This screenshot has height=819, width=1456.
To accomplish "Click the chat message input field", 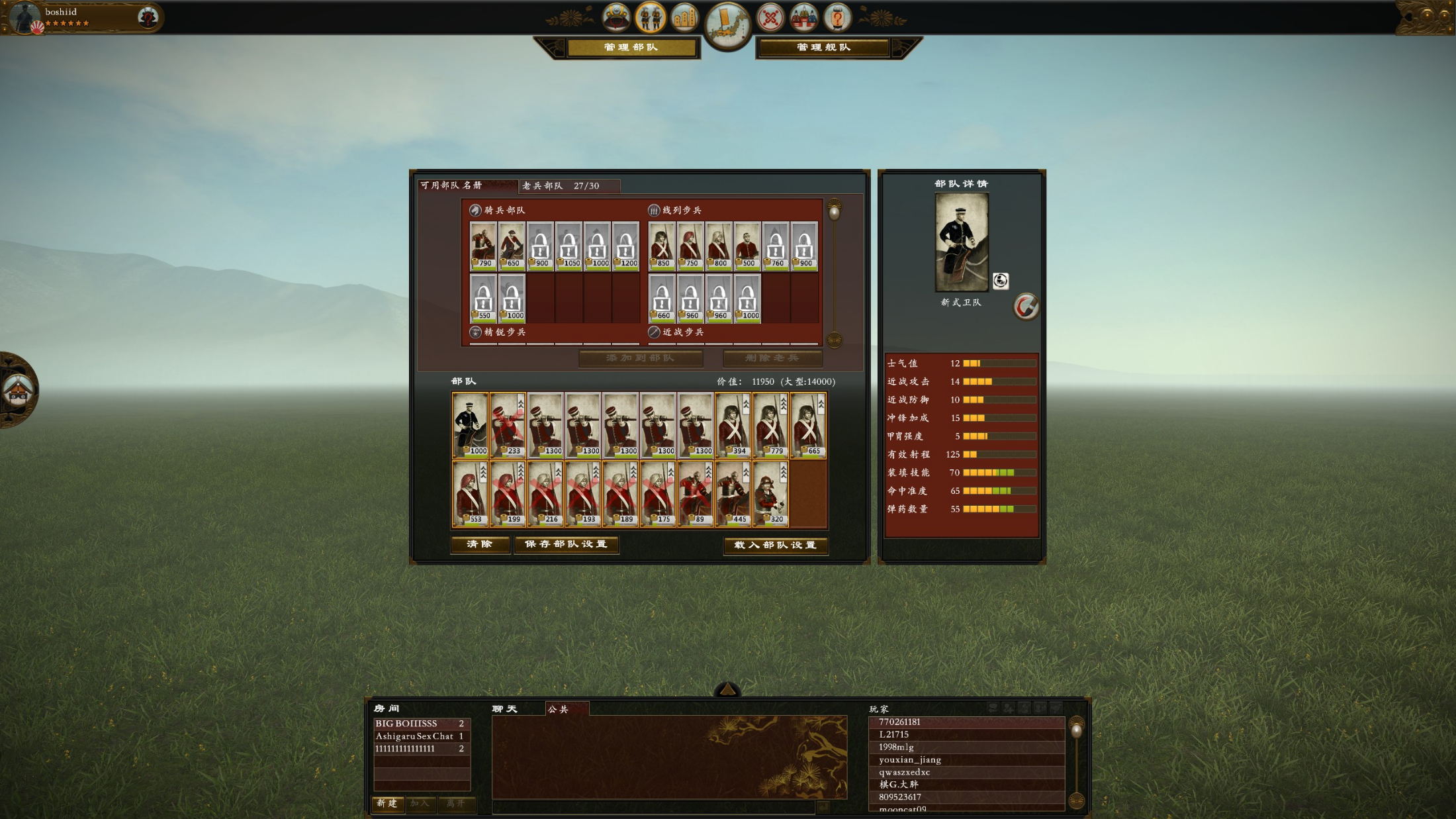I will point(653,807).
